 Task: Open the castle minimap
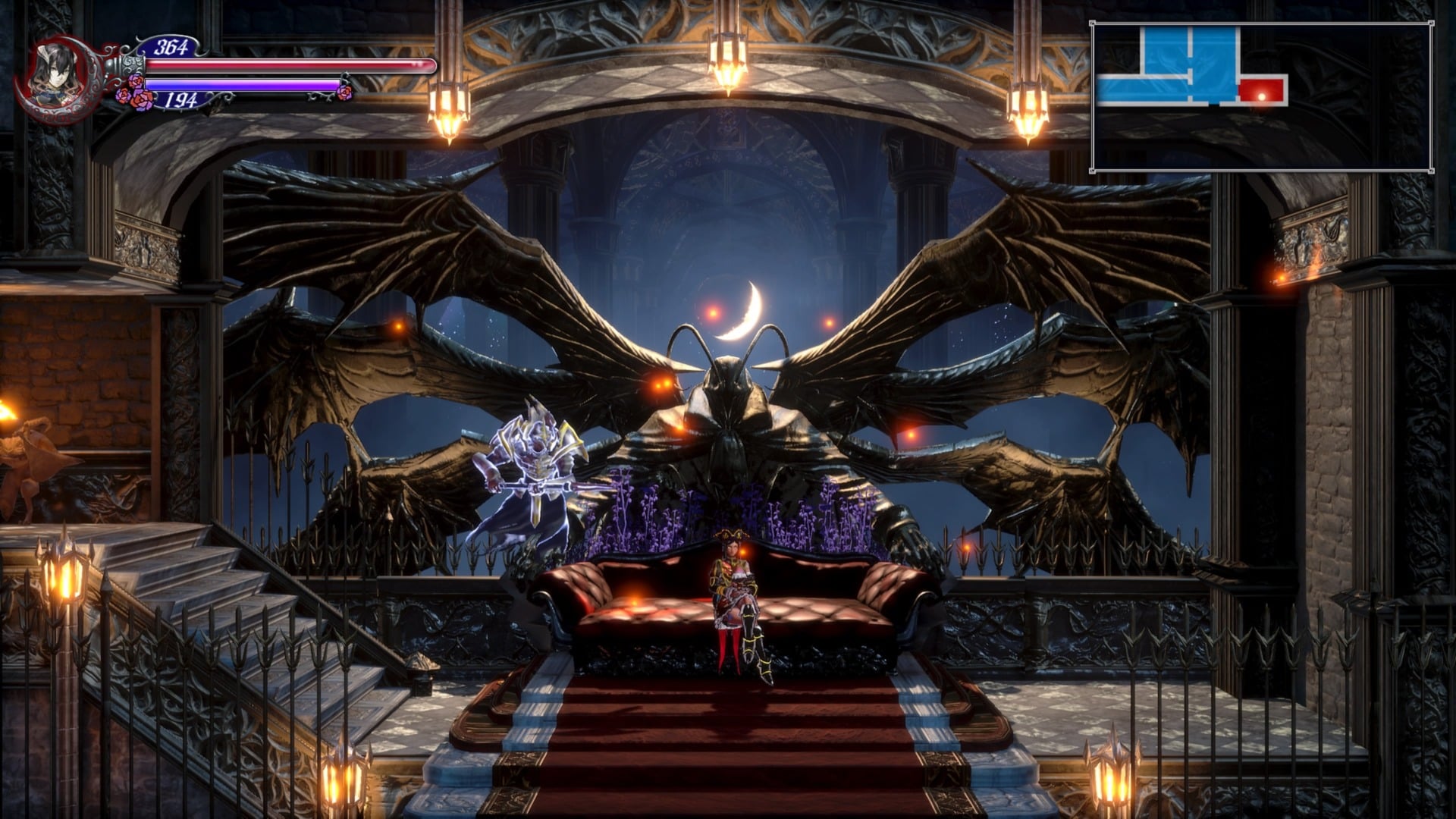point(1261,97)
